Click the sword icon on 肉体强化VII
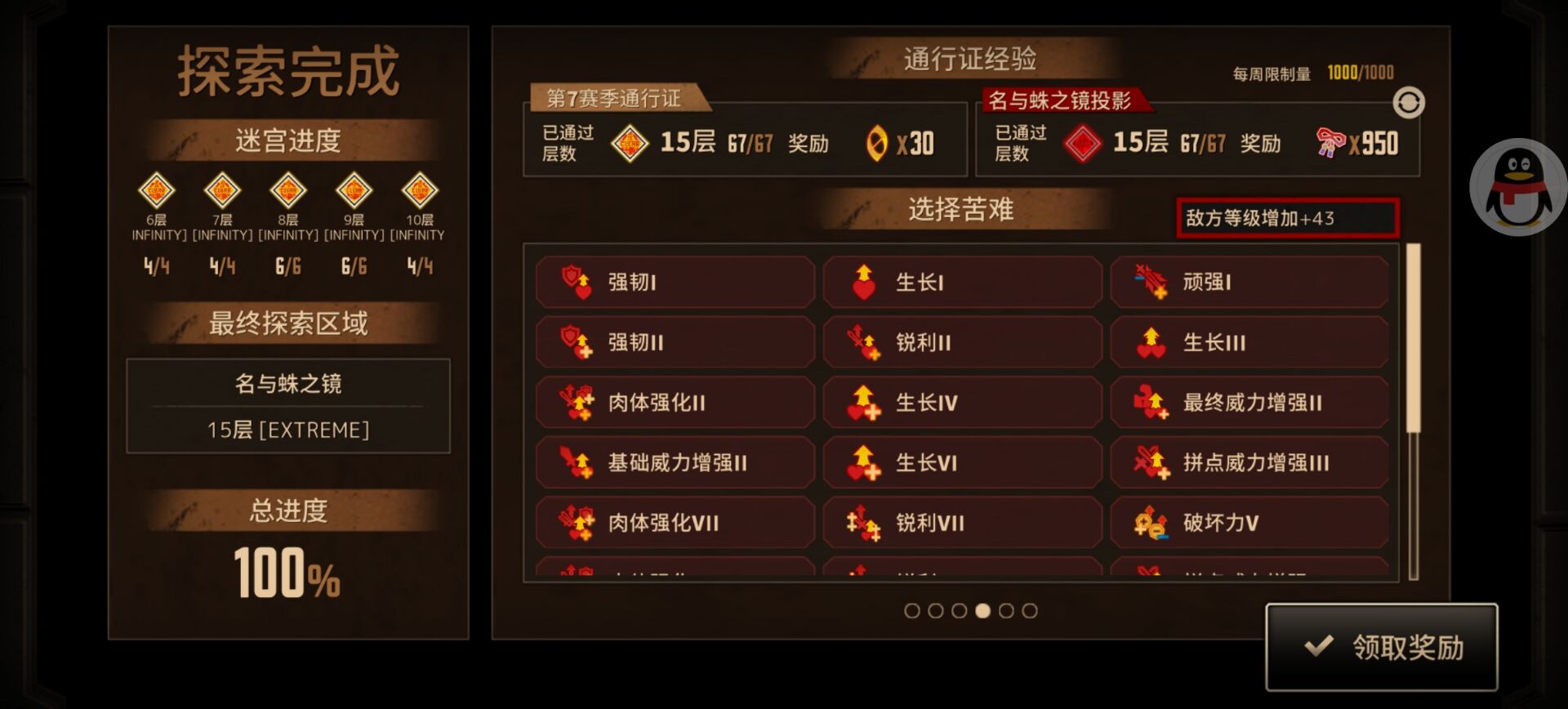Image resolution: width=1568 pixels, height=709 pixels. (x=574, y=522)
